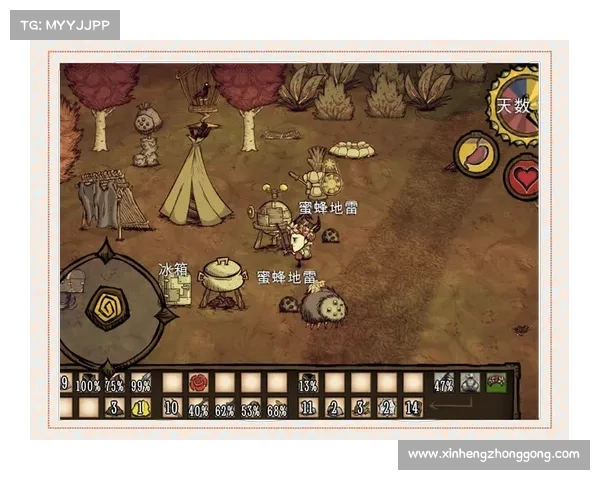Select the stack of 10 items
This screenshot has height=480, width=600.
pyautogui.click(x=172, y=407)
